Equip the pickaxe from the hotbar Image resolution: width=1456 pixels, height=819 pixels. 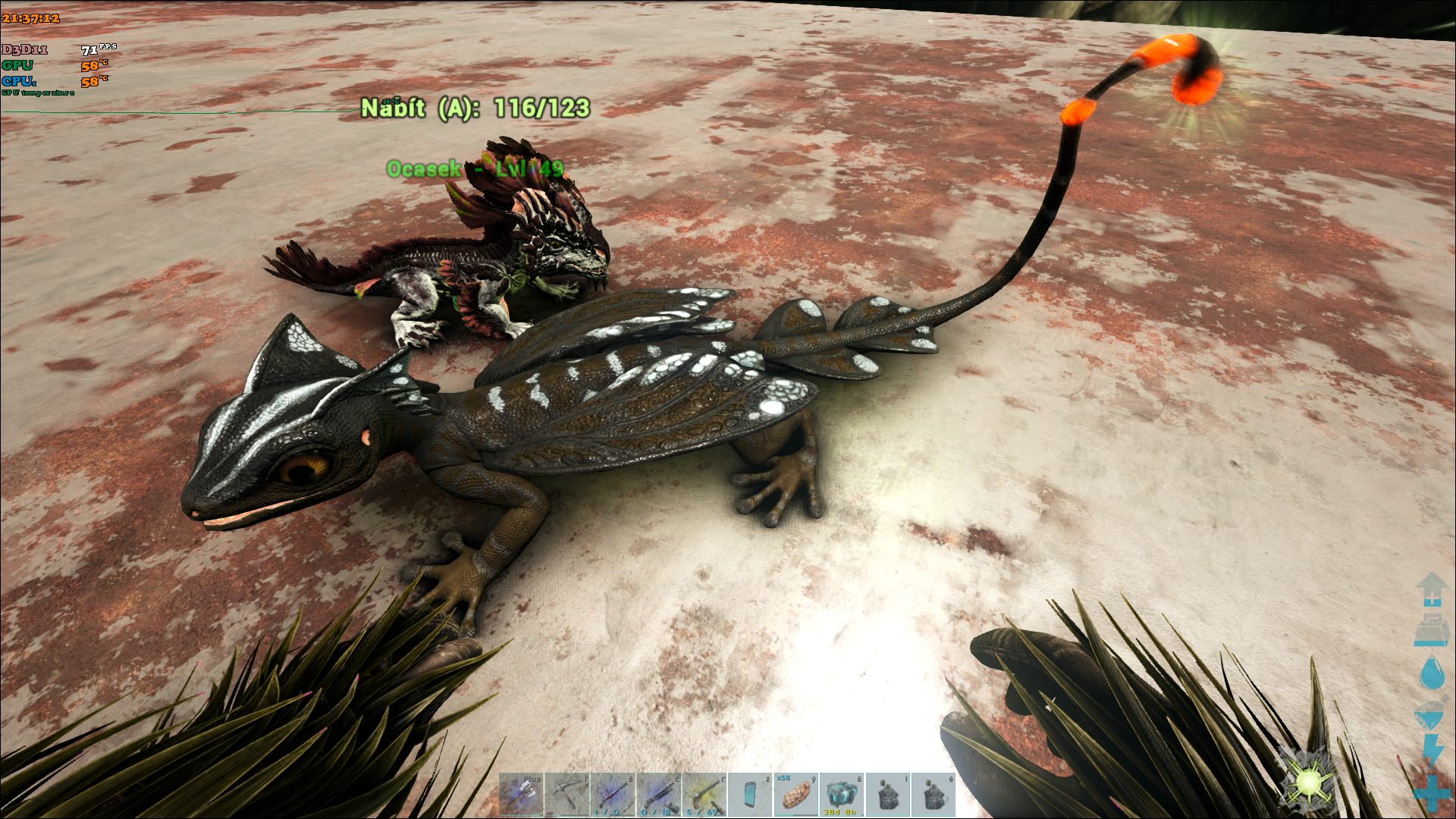click(567, 794)
